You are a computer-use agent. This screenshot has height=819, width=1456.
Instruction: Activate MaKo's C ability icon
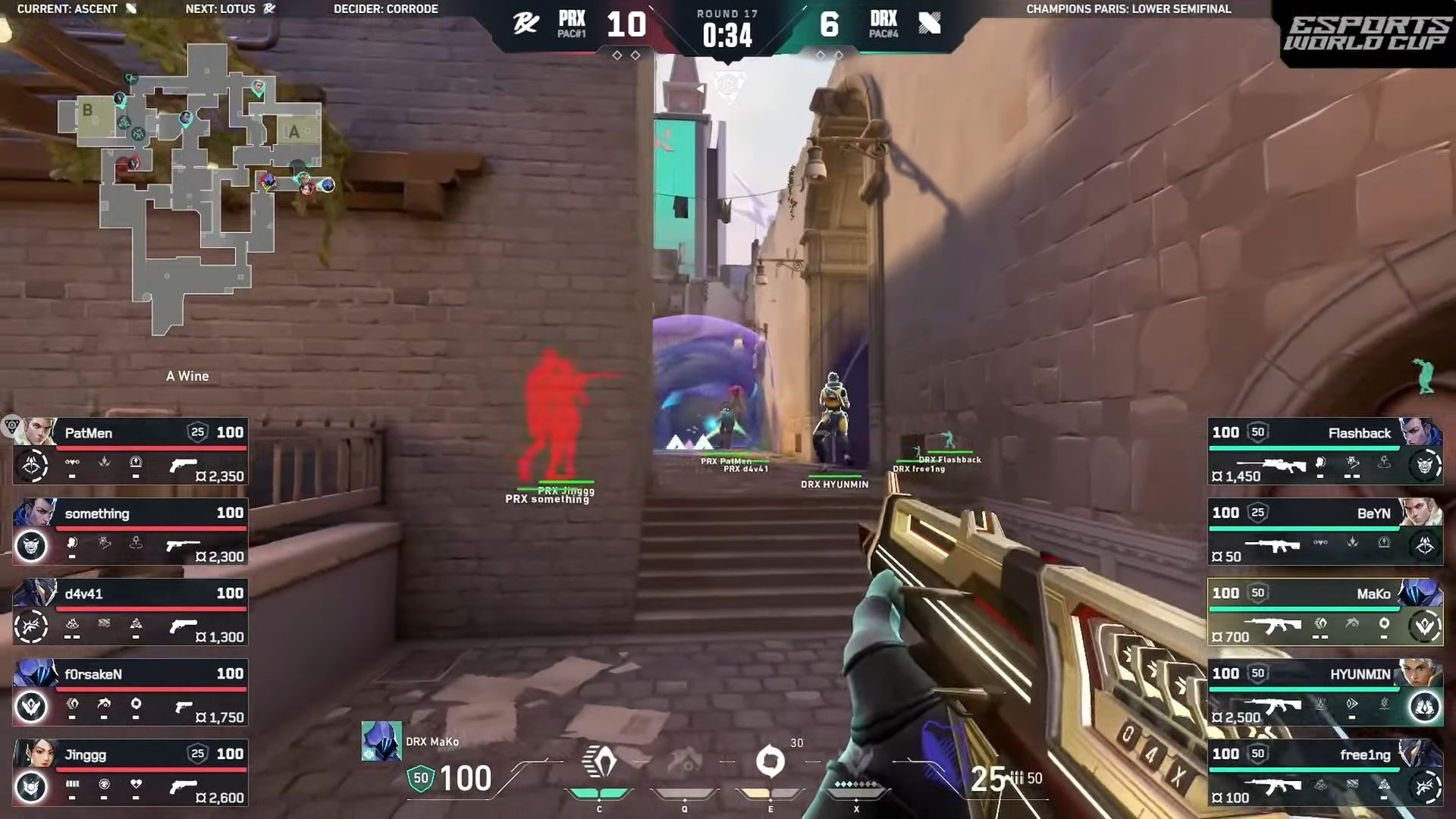[x=599, y=762]
